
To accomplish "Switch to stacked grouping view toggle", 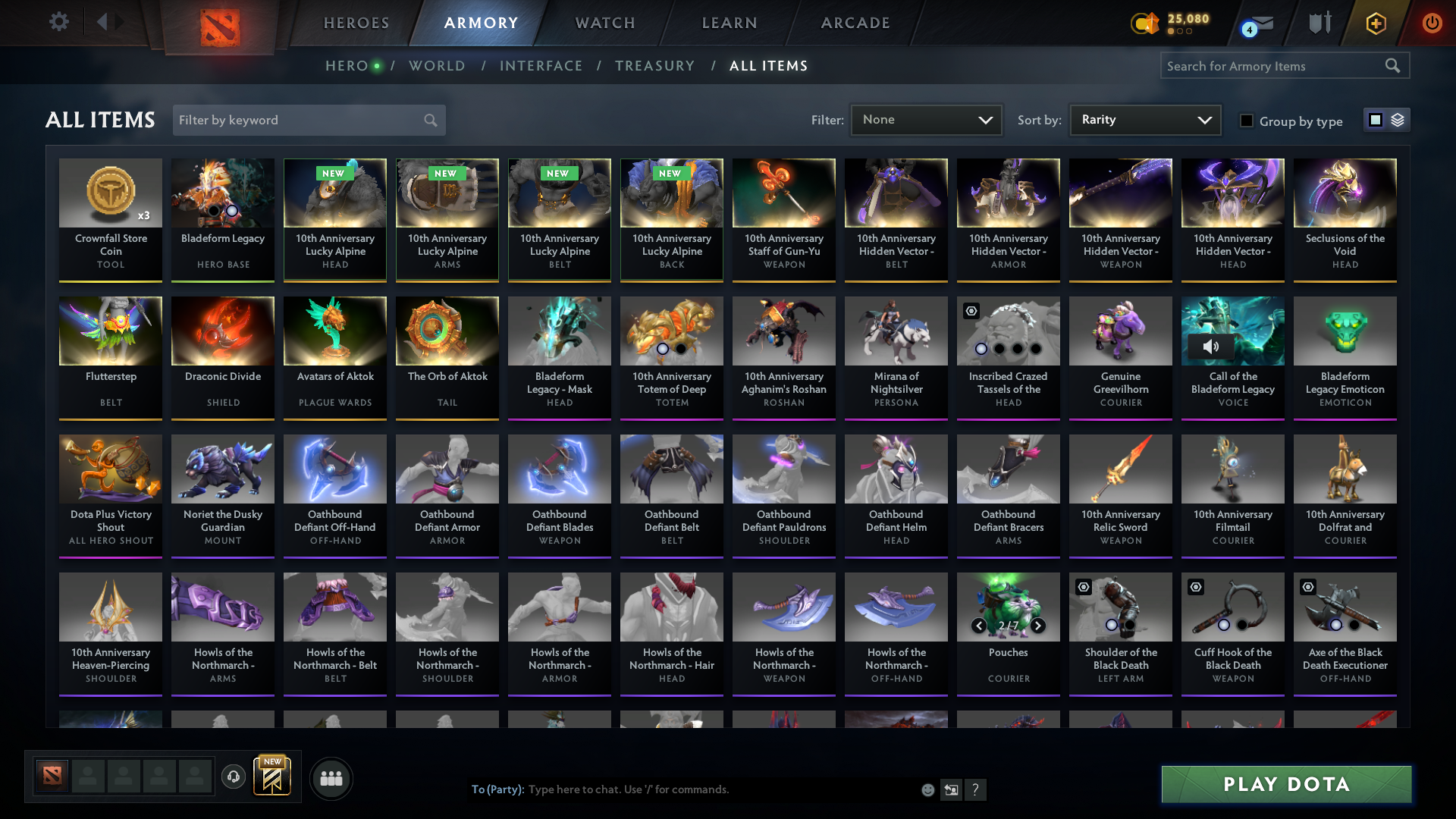I will coord(1399,119).
